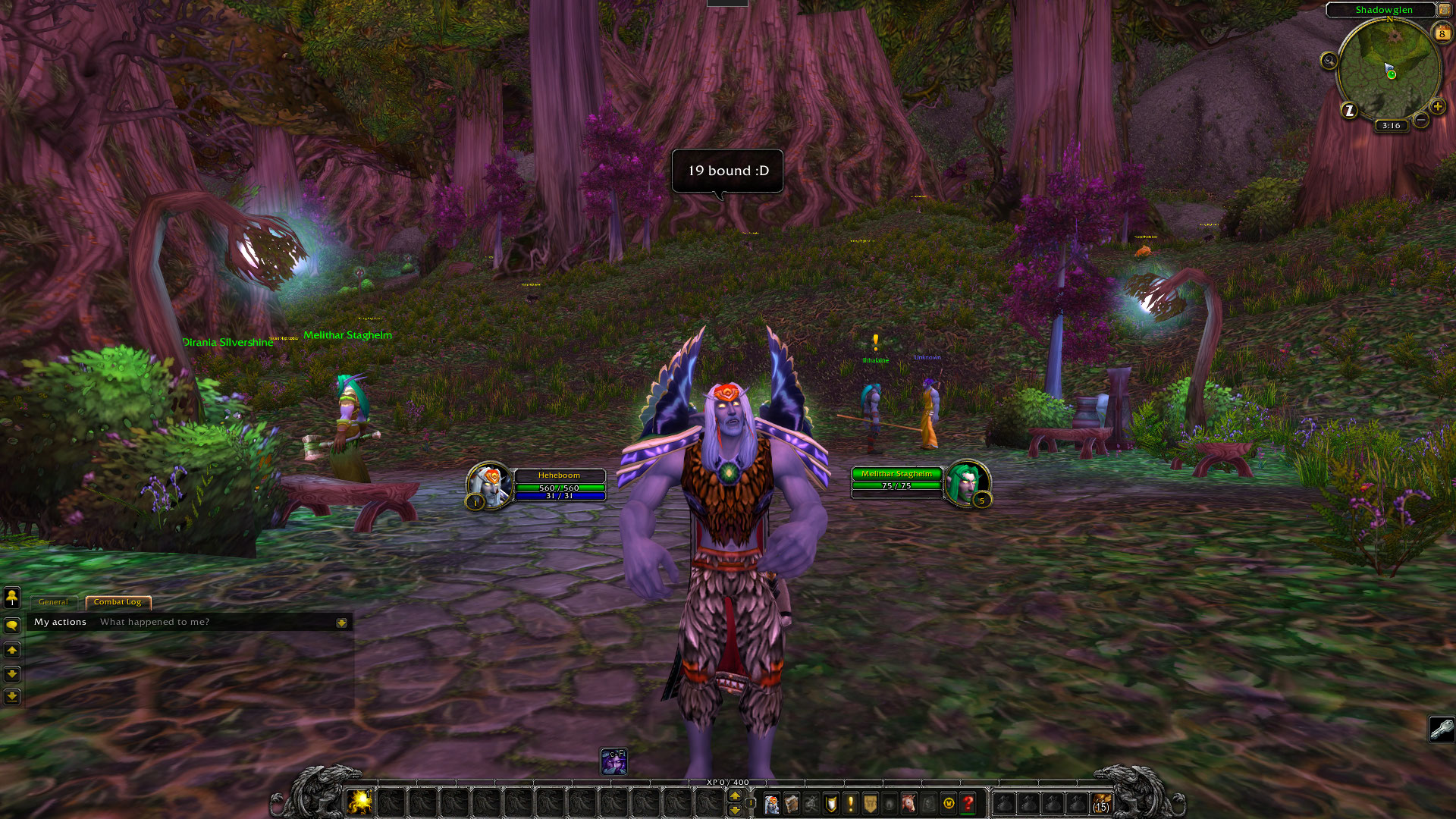
Task: Open the calendar showing day 8
Action: tap(1442, 33)
